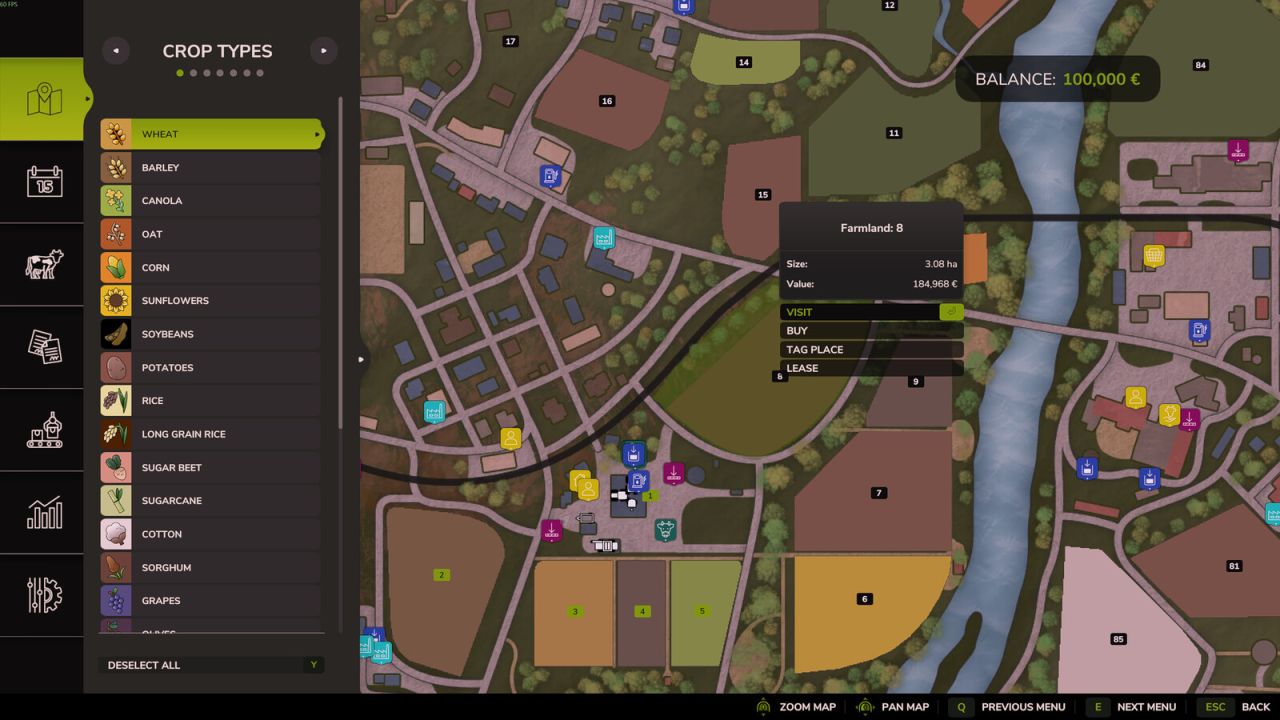Click the right arrow beside CROP TYPES
This screenshot has height=720, width=1280.
coord(323,50)
